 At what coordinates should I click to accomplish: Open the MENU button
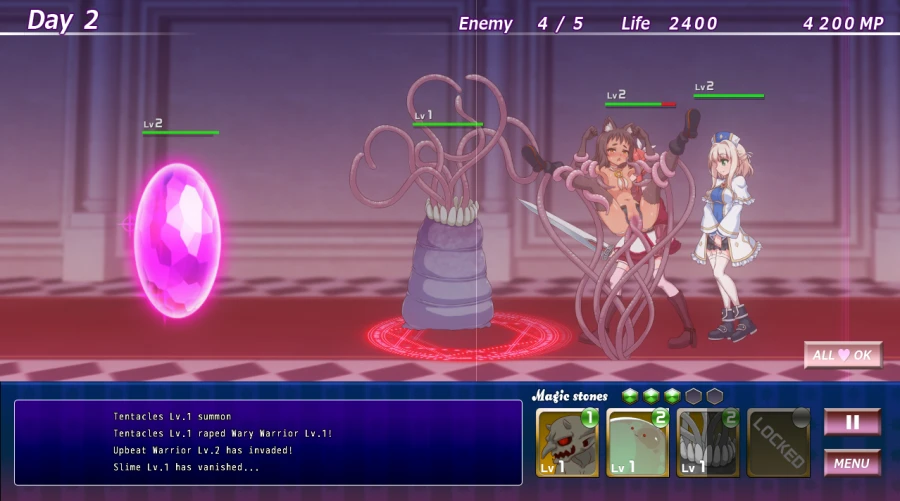click(852, 463)
